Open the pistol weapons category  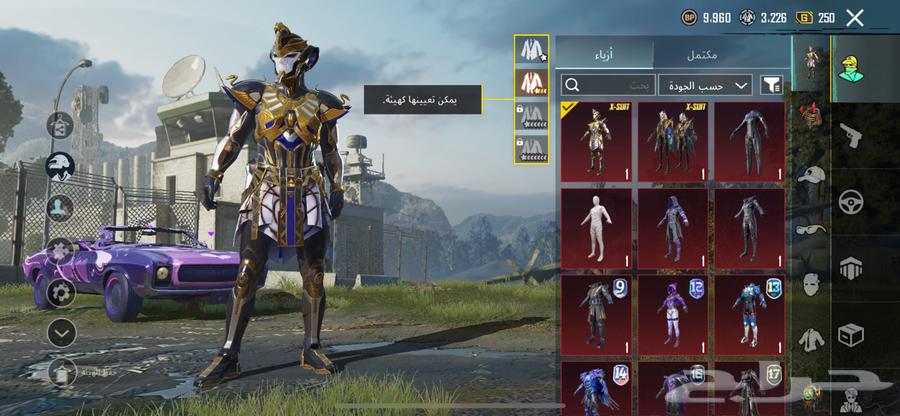click(x=851, y=134)
